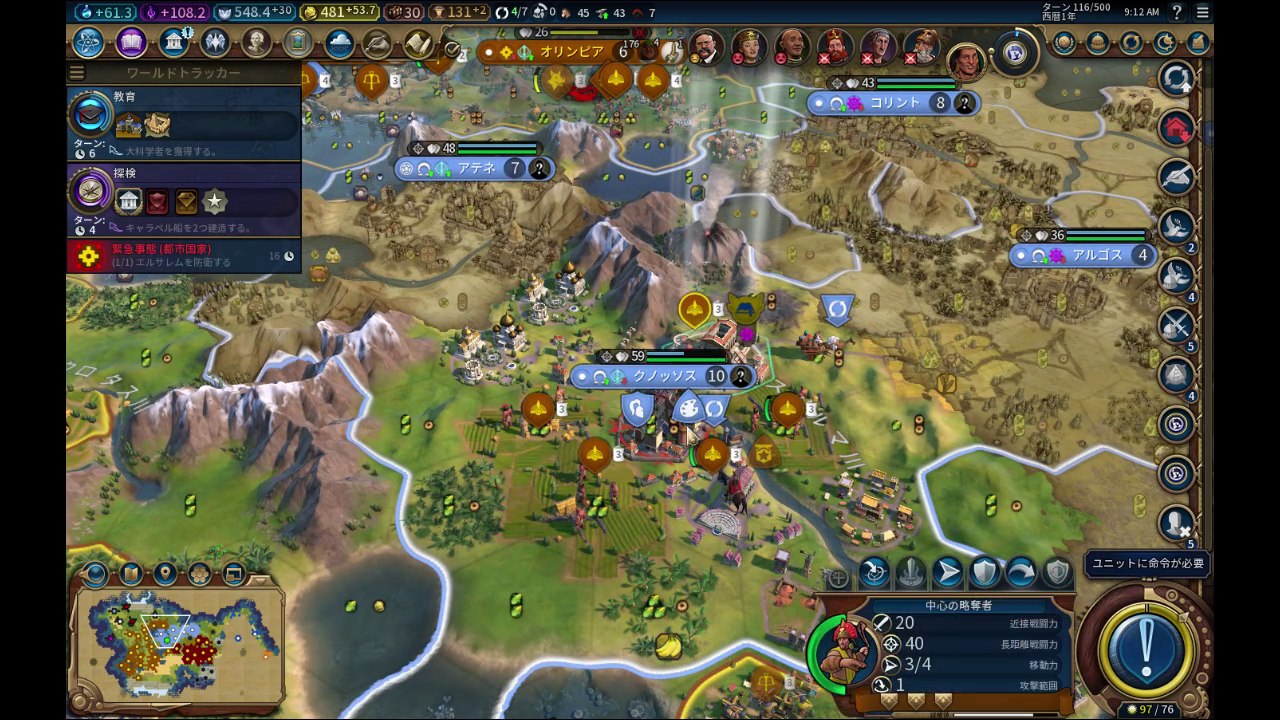Activate the unit's fortify shield action

985,572
